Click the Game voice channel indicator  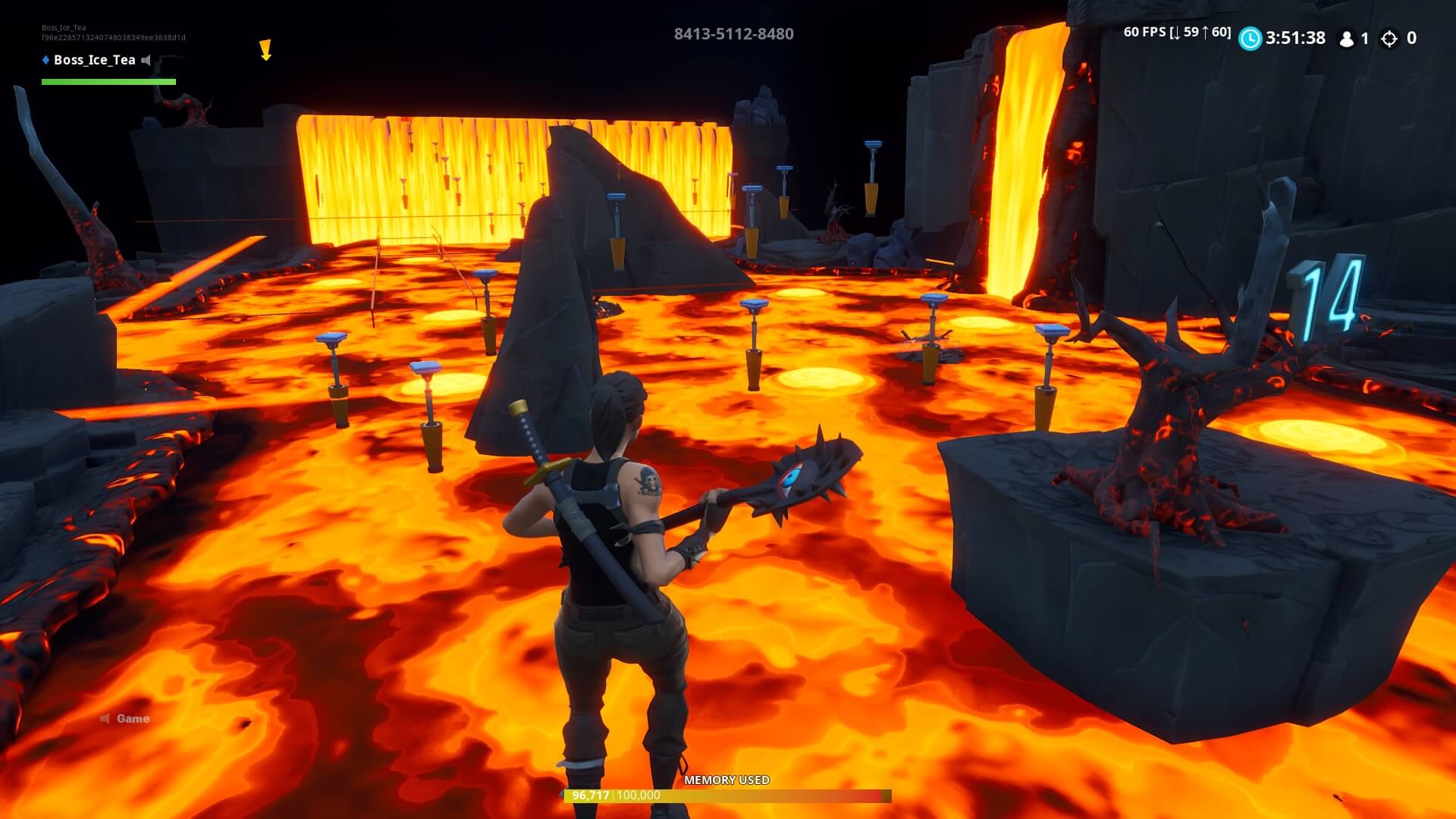[126, 718]
